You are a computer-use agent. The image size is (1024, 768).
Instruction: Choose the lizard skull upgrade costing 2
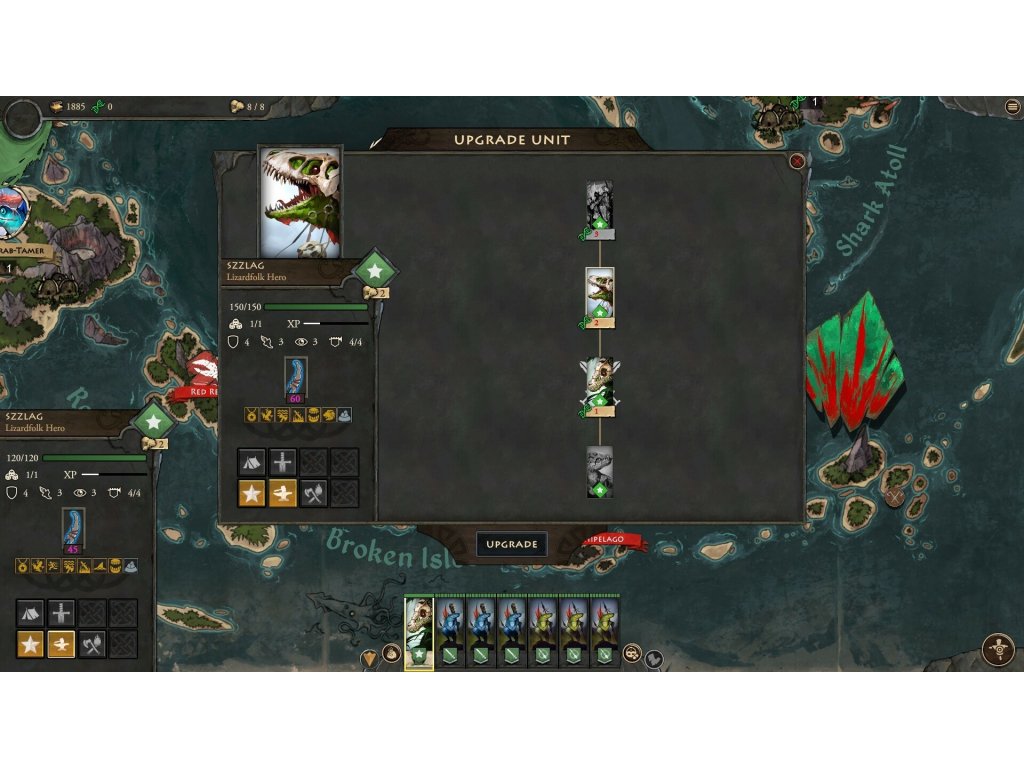[x=599, y=296]
